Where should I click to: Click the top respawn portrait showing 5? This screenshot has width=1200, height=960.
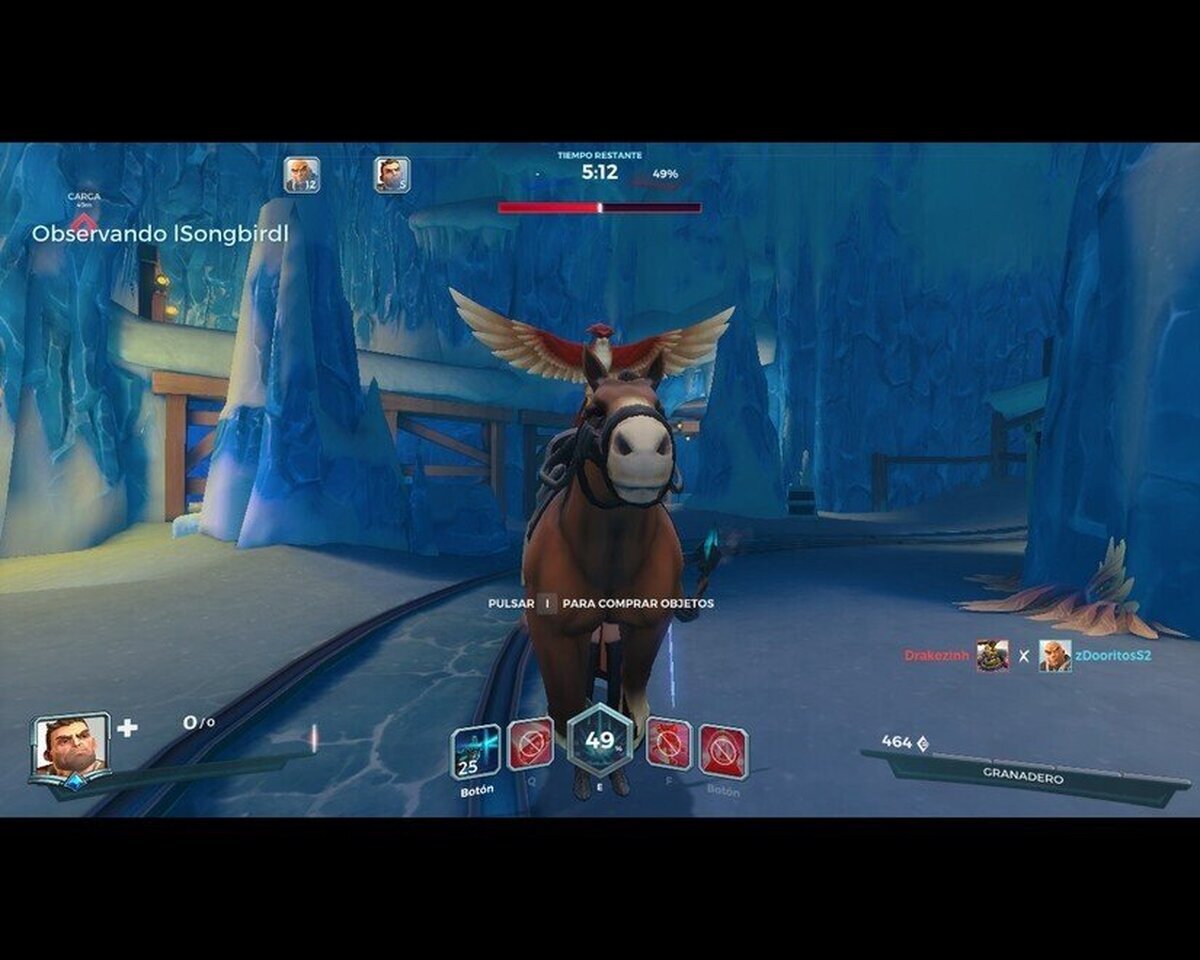(392, 175)
